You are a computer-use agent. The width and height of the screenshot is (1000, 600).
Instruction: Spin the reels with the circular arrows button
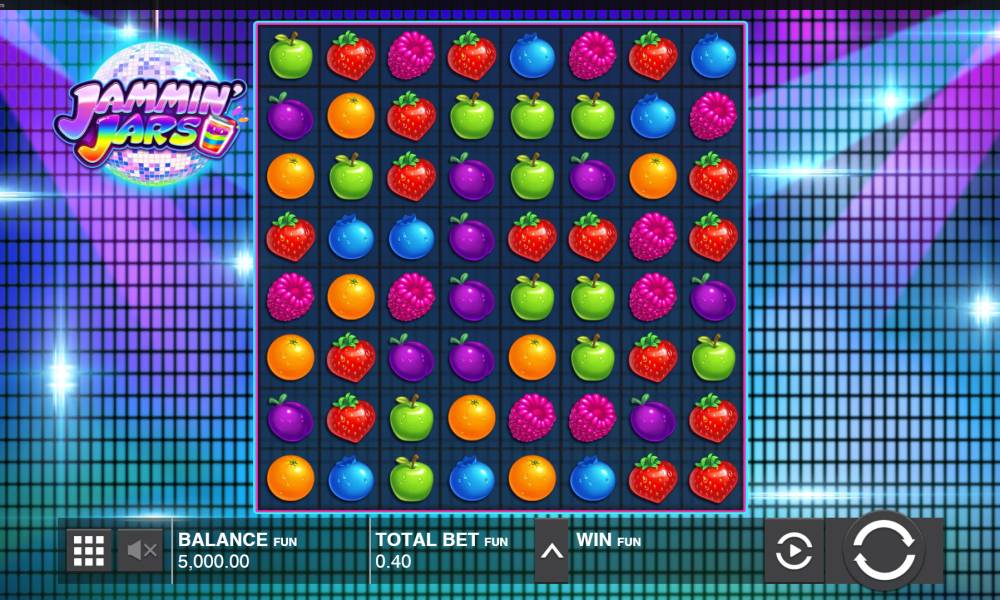coord(884,549)
